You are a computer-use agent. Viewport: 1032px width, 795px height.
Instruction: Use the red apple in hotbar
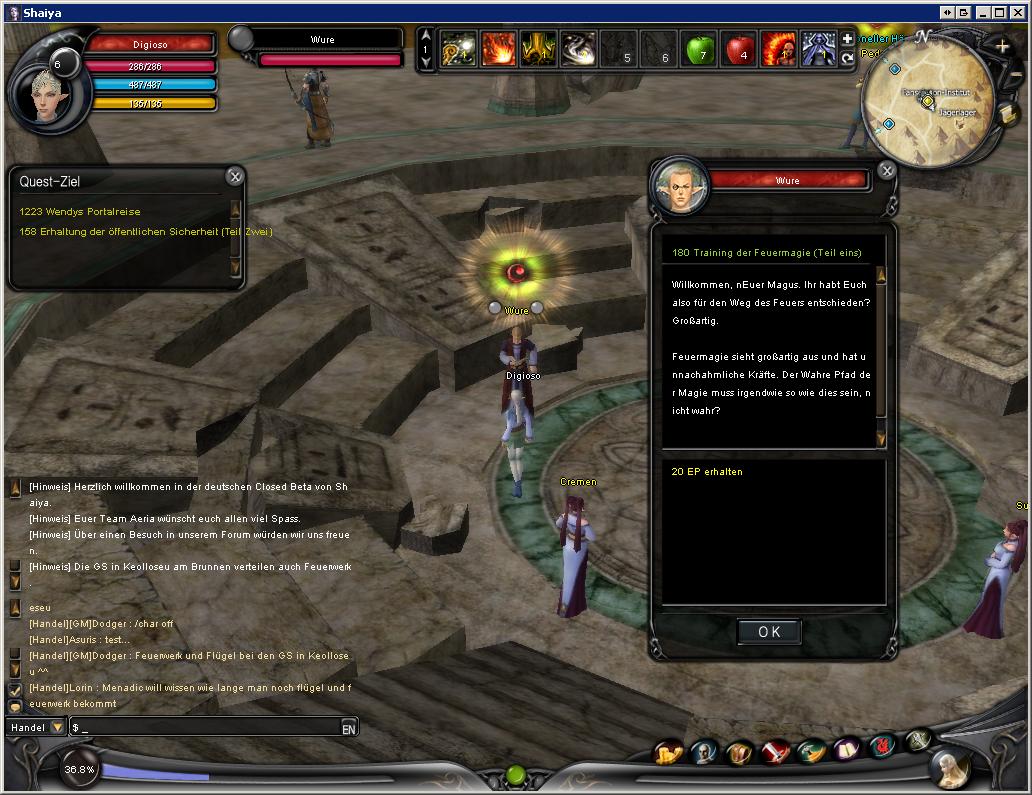tap(738, 49)
